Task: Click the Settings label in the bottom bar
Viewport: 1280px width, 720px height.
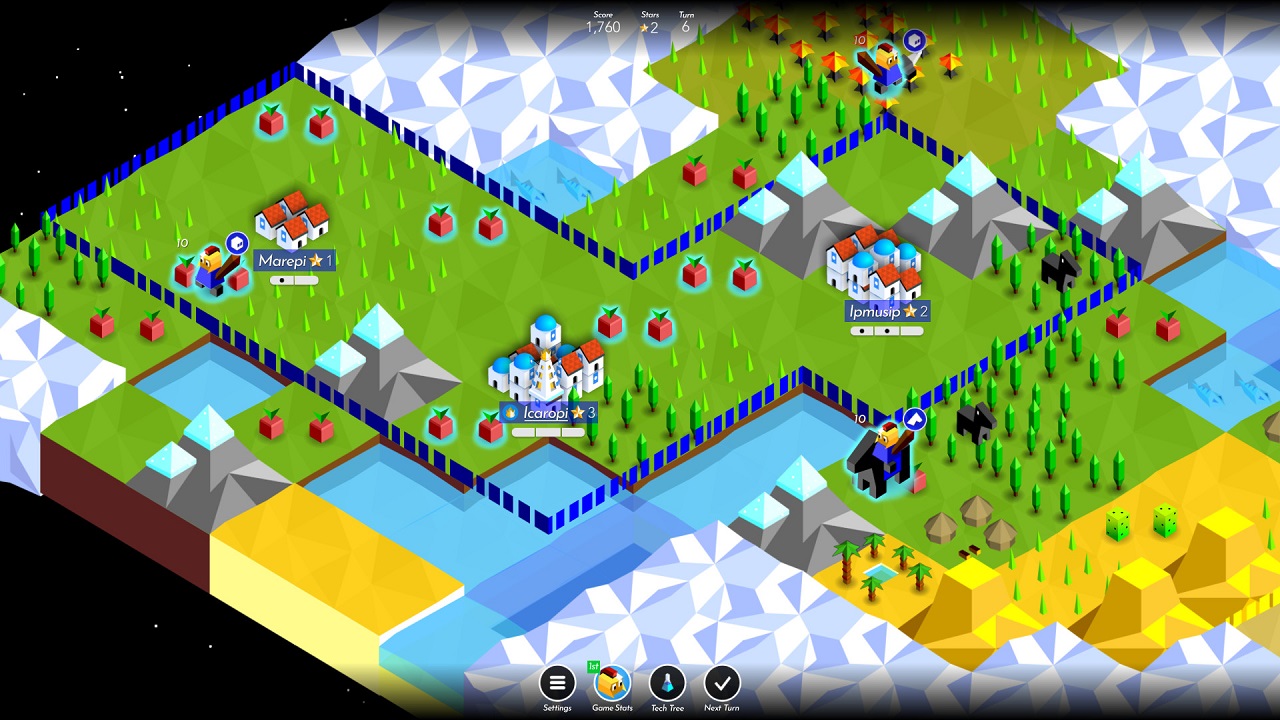Action: point(557,705)
